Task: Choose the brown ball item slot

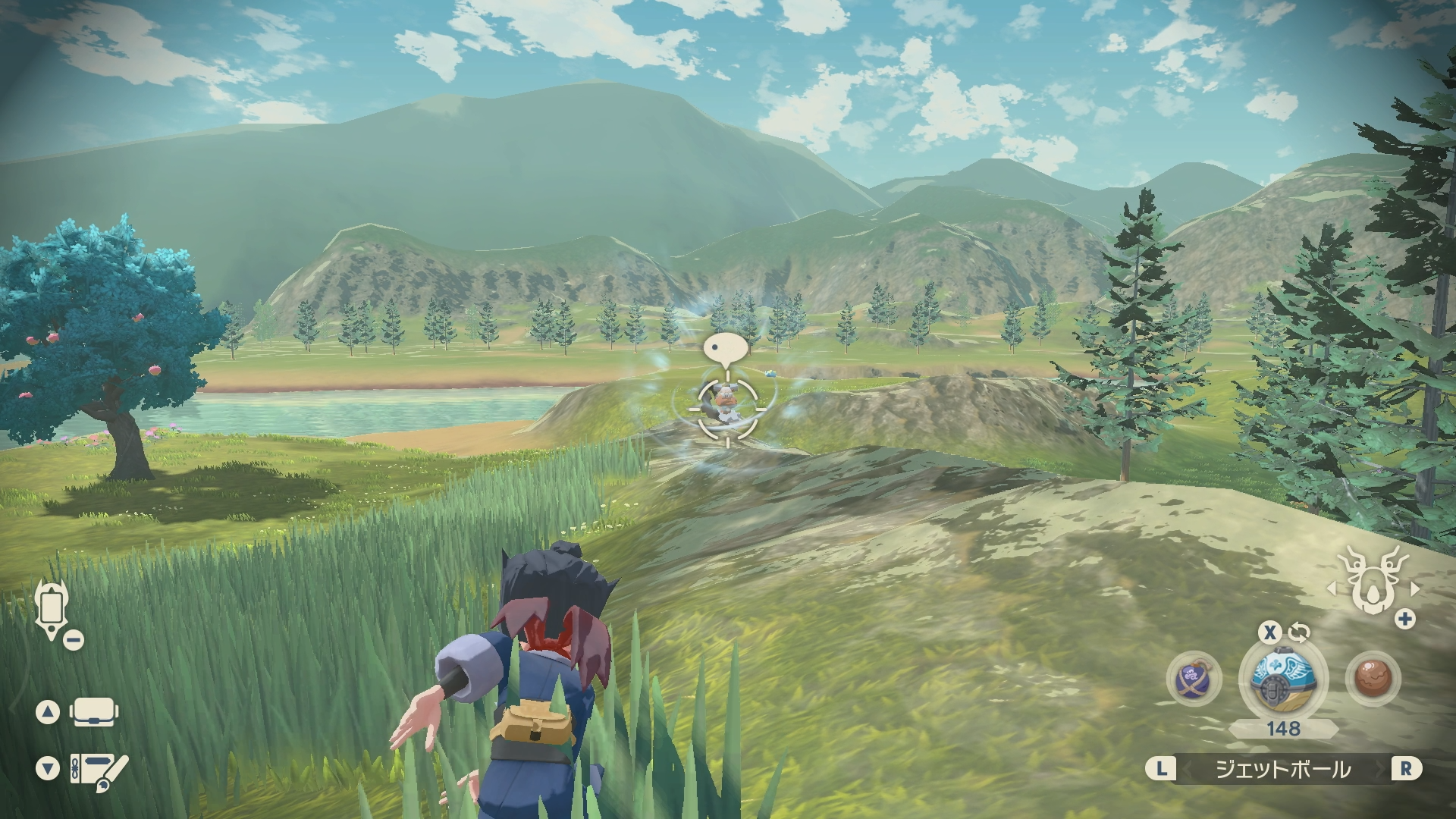Action: click(1373, 677)
